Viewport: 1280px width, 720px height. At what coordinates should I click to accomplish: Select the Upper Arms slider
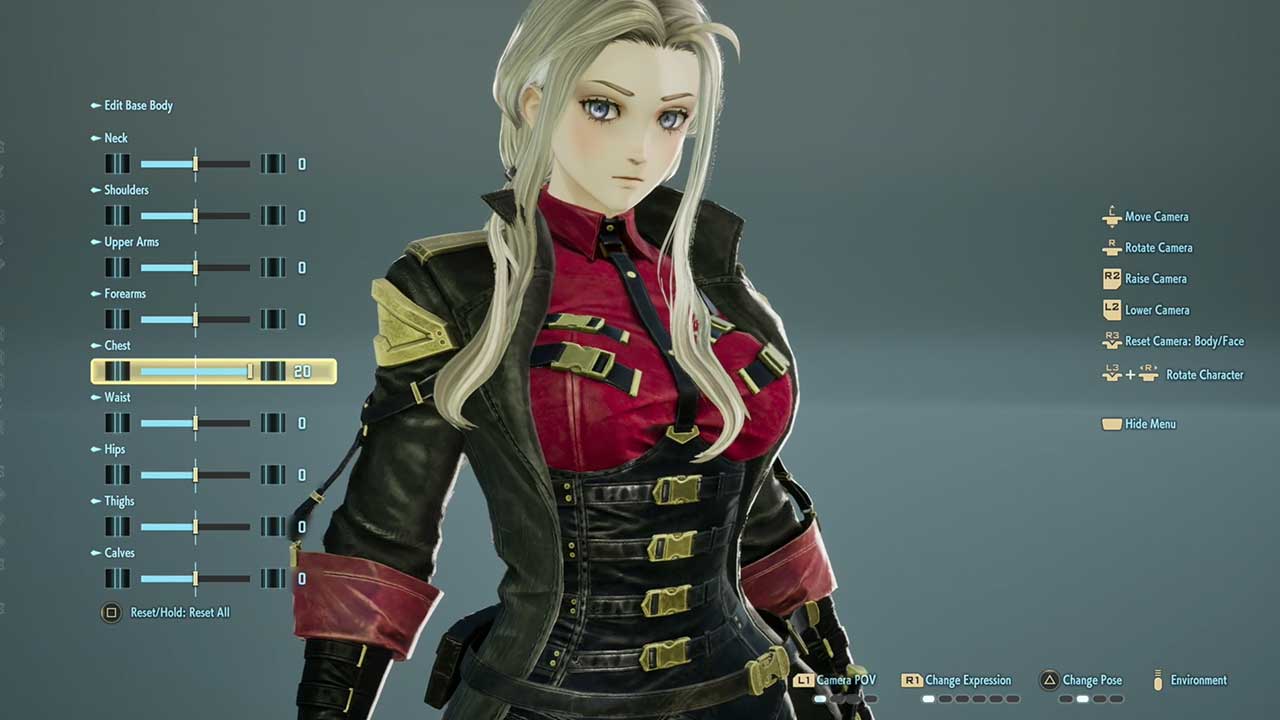point(195,268)
